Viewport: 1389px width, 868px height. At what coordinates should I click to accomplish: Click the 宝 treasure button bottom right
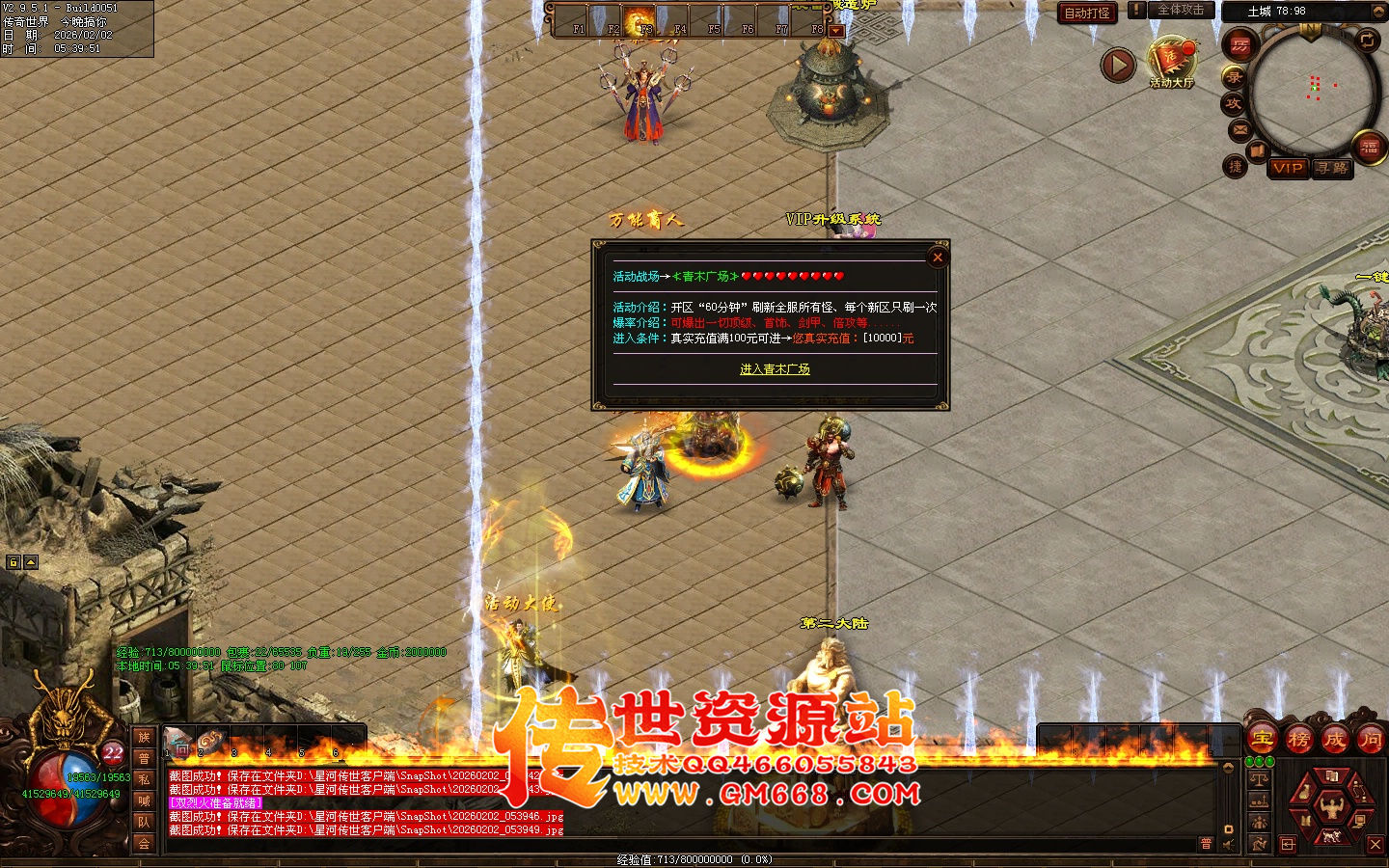(1262, 739)
